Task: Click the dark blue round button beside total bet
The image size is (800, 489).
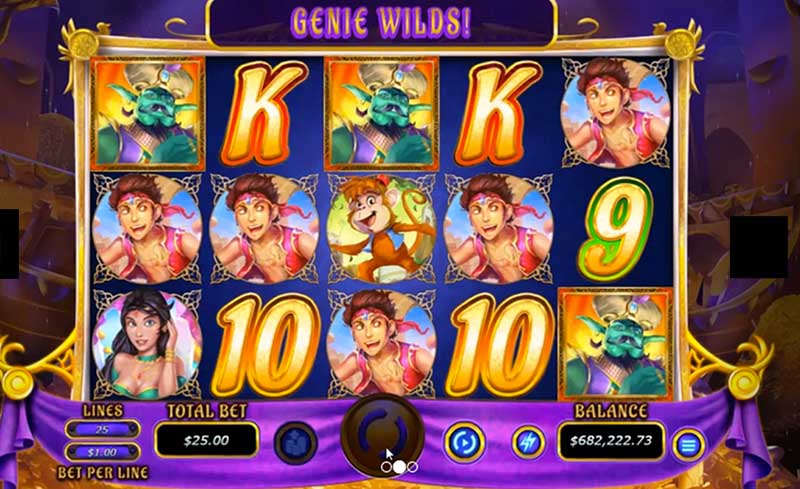Action: (295, 442)
